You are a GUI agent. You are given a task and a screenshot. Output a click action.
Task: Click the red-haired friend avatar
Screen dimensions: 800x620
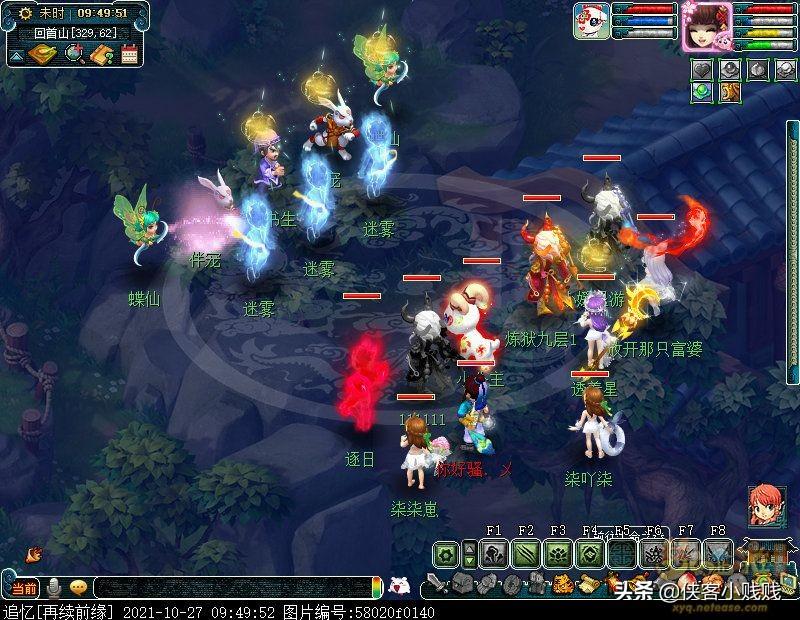(x=764, y=503)
